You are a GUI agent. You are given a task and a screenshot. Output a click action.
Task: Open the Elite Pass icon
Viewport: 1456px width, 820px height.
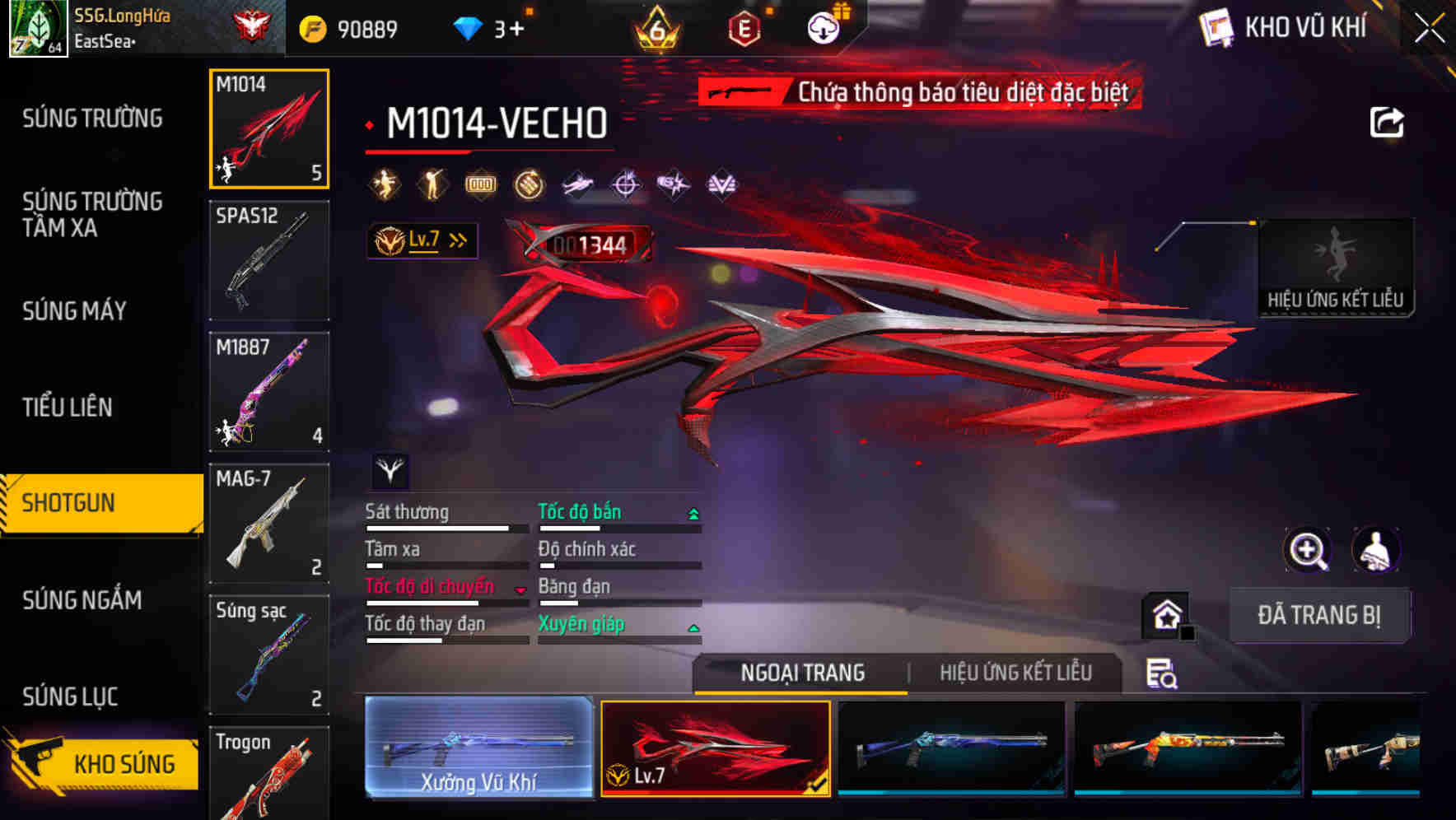pyautogui.click(x=744, y=26)
